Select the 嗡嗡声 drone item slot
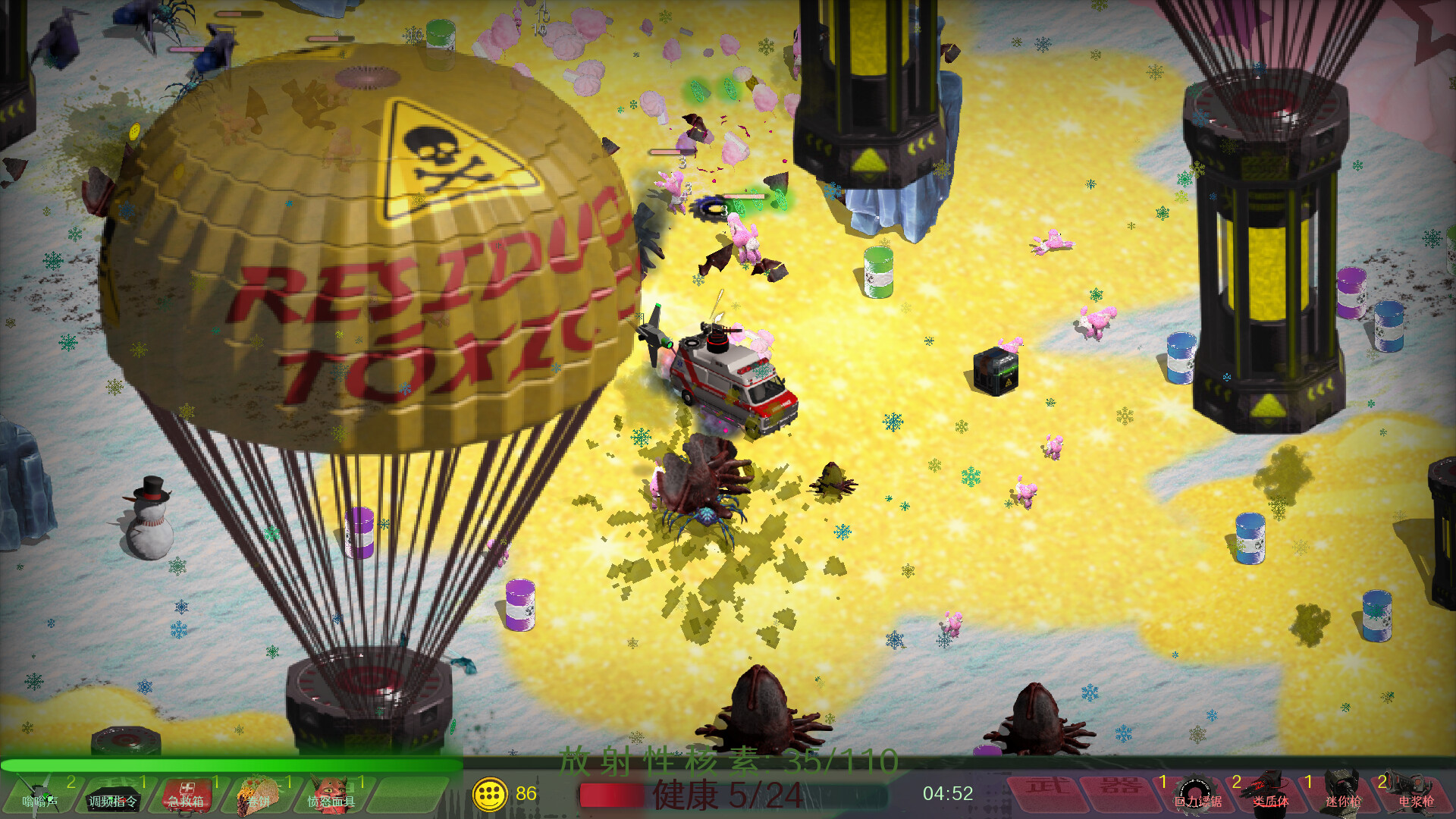 pos(39,794)
